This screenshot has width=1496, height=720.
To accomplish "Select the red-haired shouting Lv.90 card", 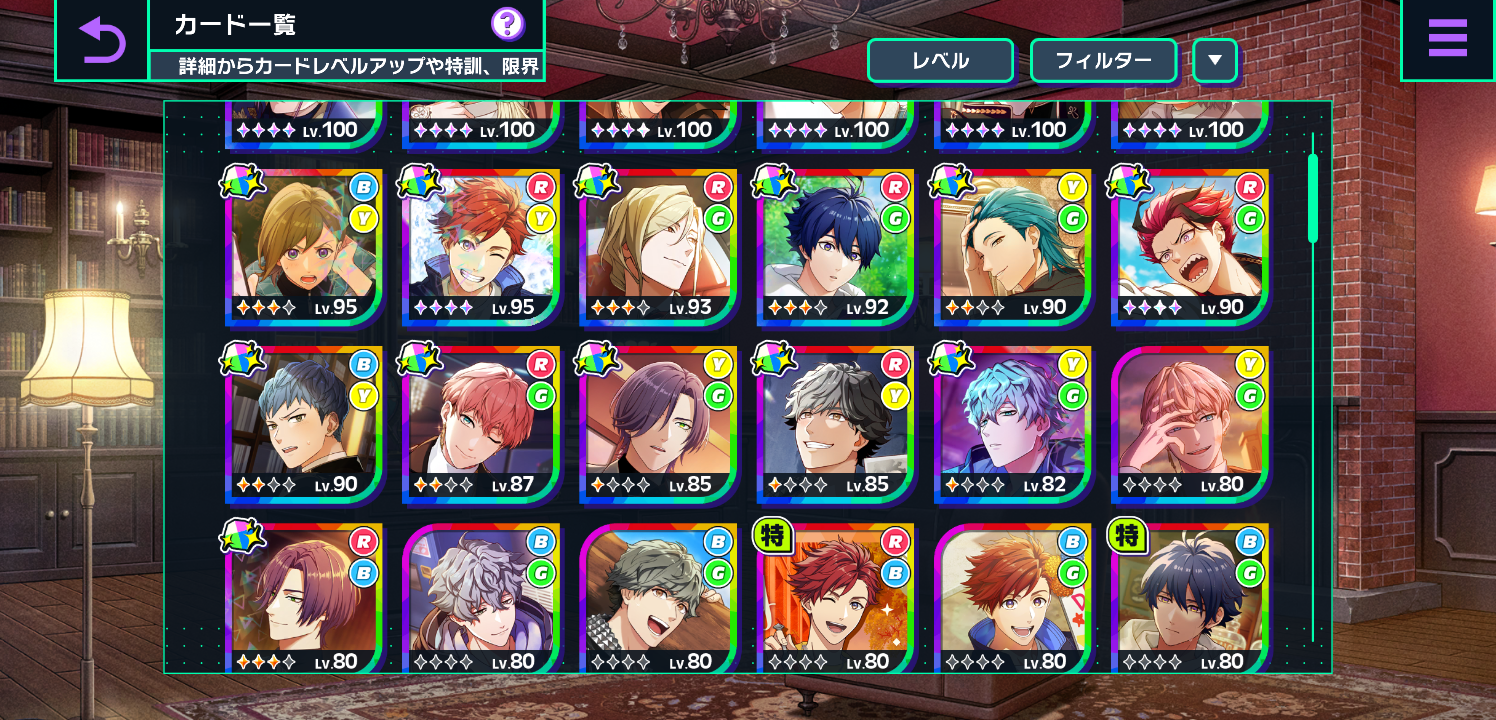I will 1190,246.
